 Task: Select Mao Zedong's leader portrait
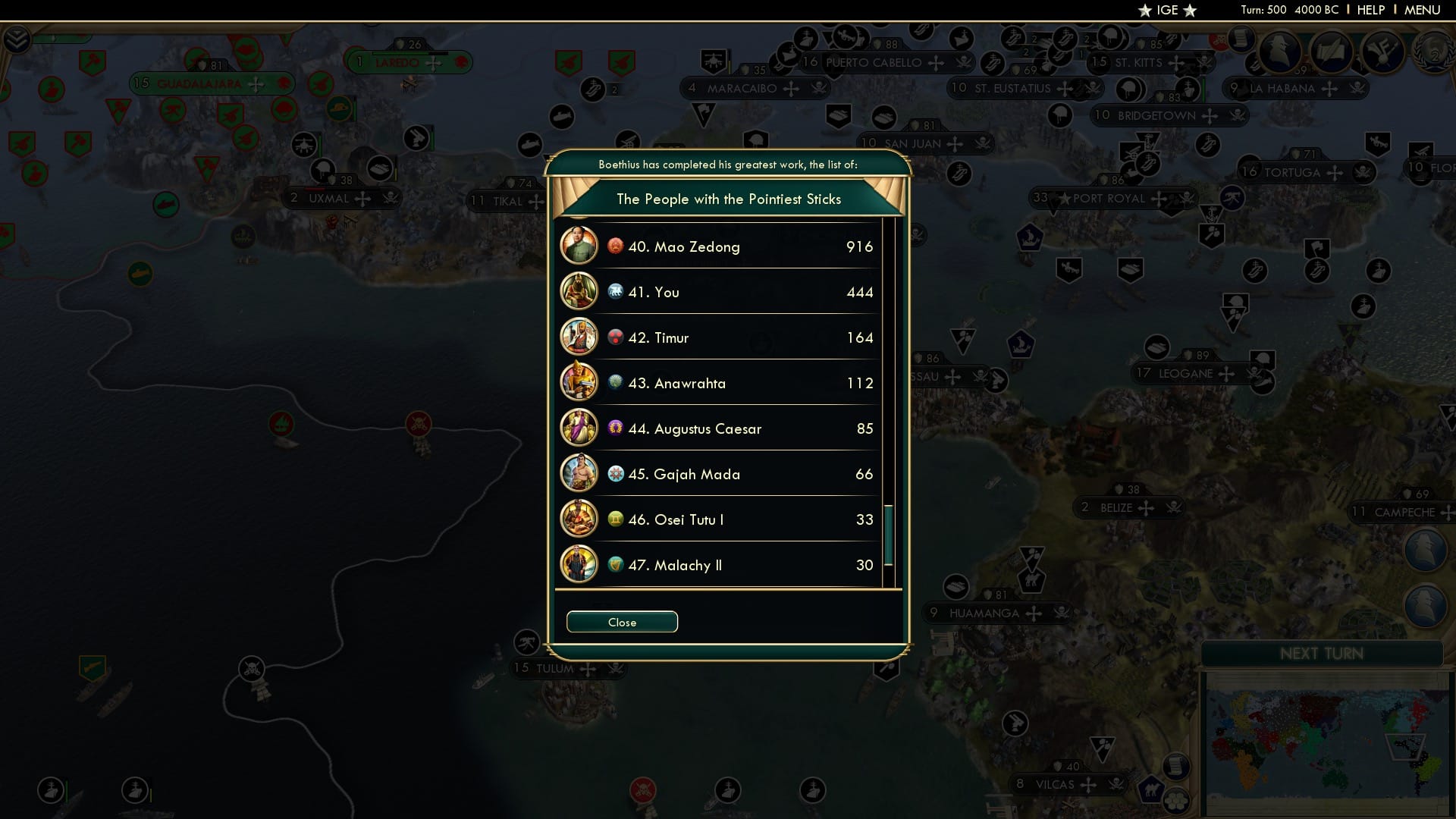pos(579,246)
